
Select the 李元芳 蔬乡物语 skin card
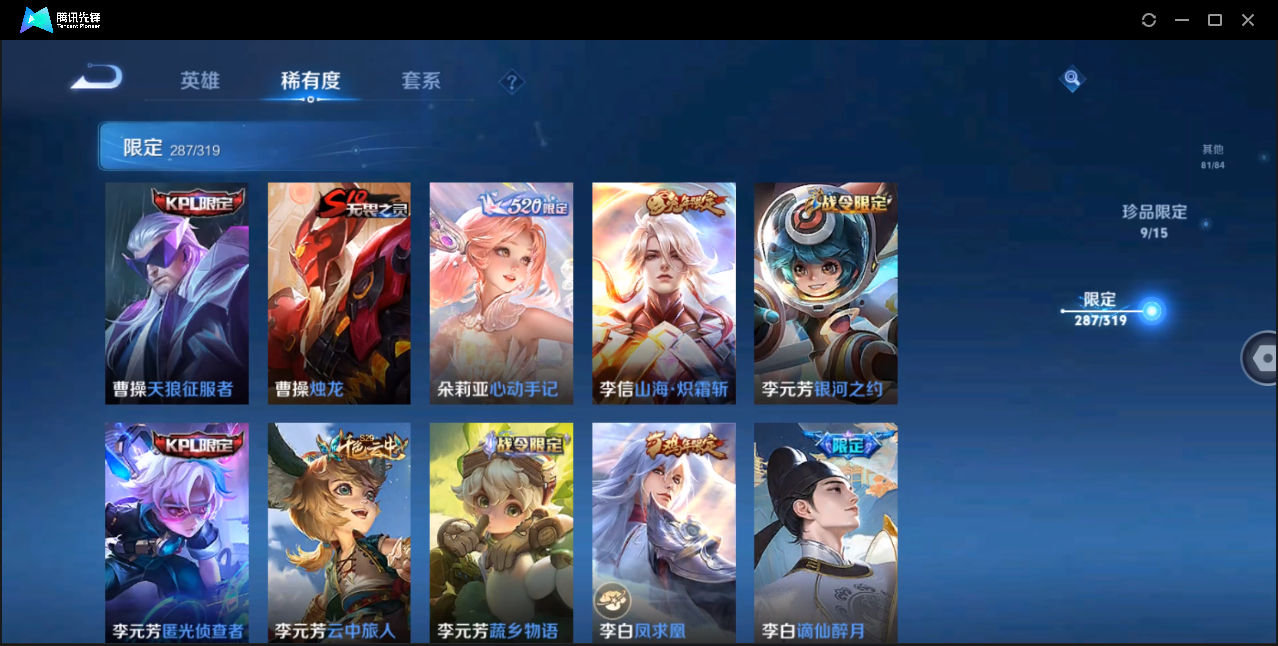pos(501,532)
